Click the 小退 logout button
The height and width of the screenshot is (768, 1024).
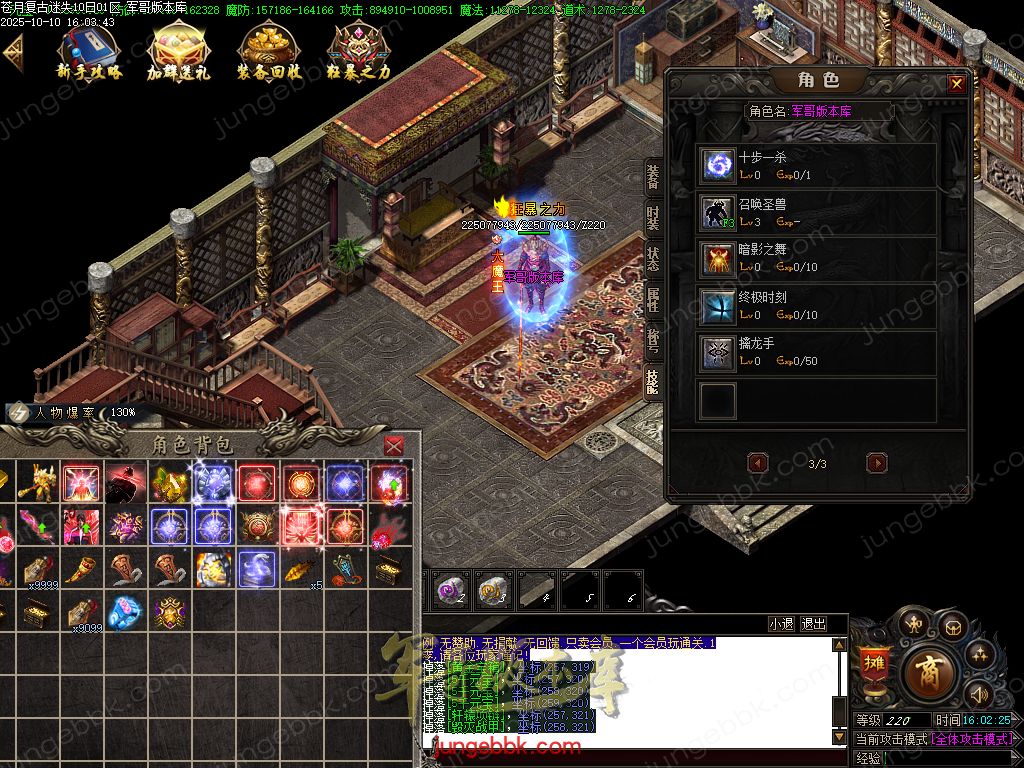781,624
